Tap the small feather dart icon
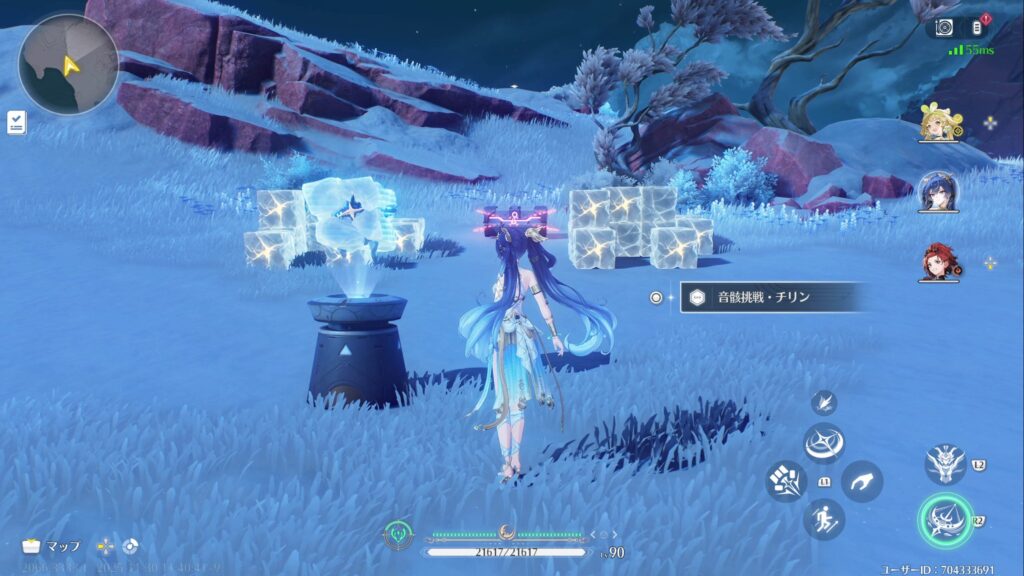The image size is (1024, 576). point(825,403)
